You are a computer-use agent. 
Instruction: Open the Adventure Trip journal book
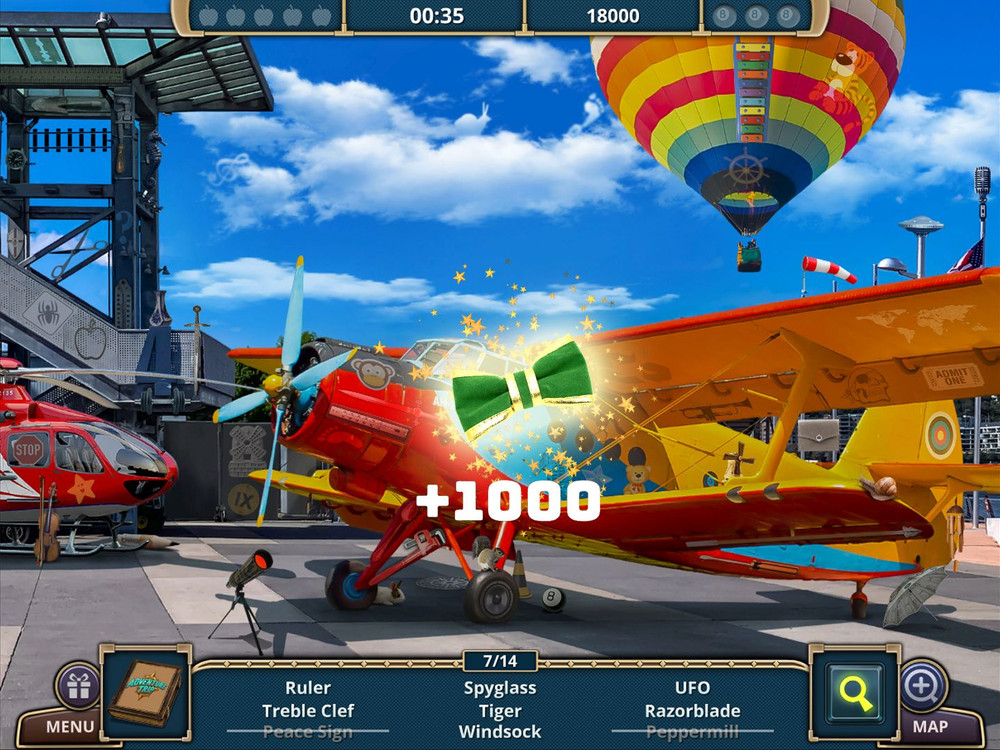(145, 692)
